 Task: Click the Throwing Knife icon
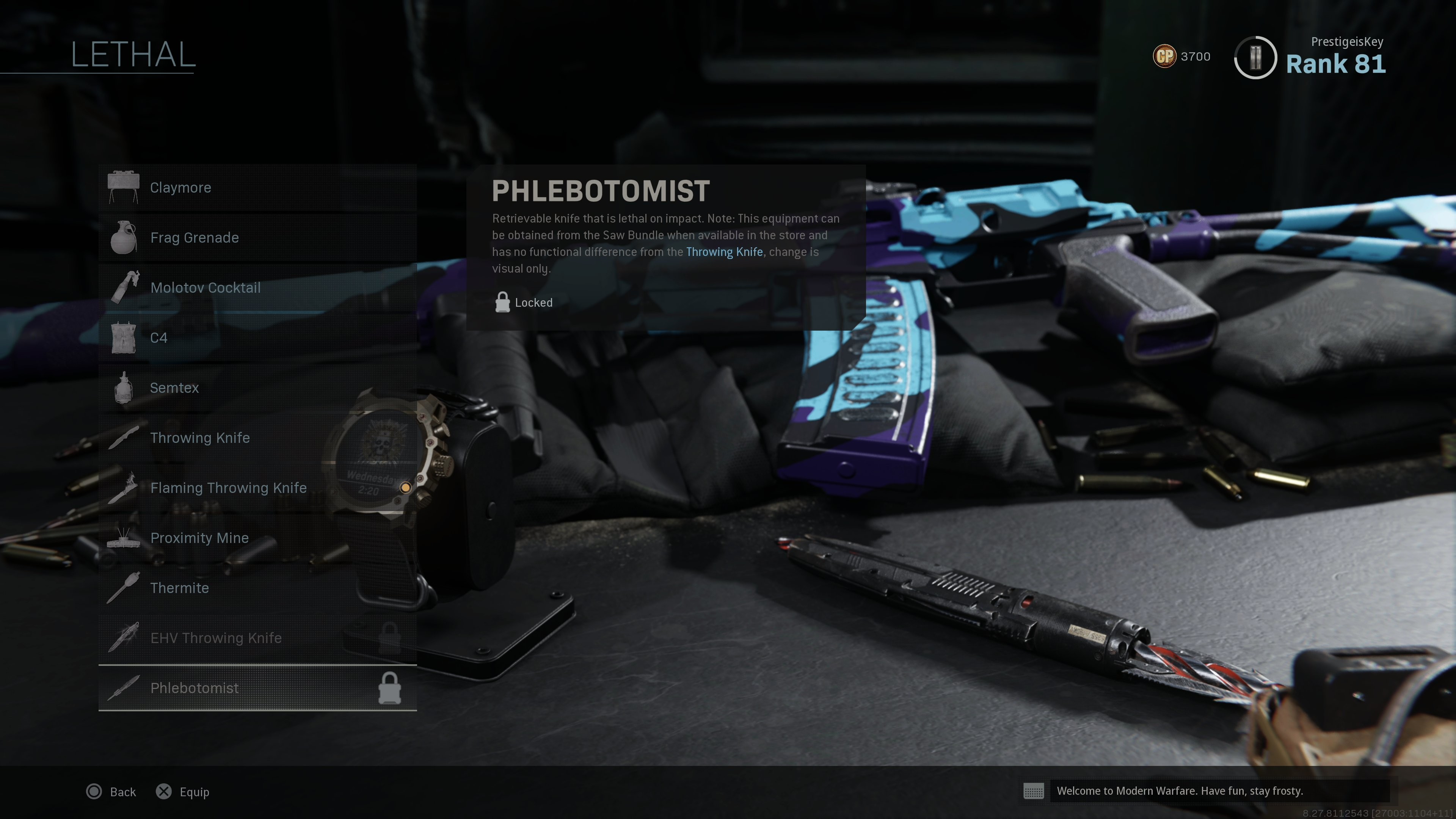click(124, 438)
